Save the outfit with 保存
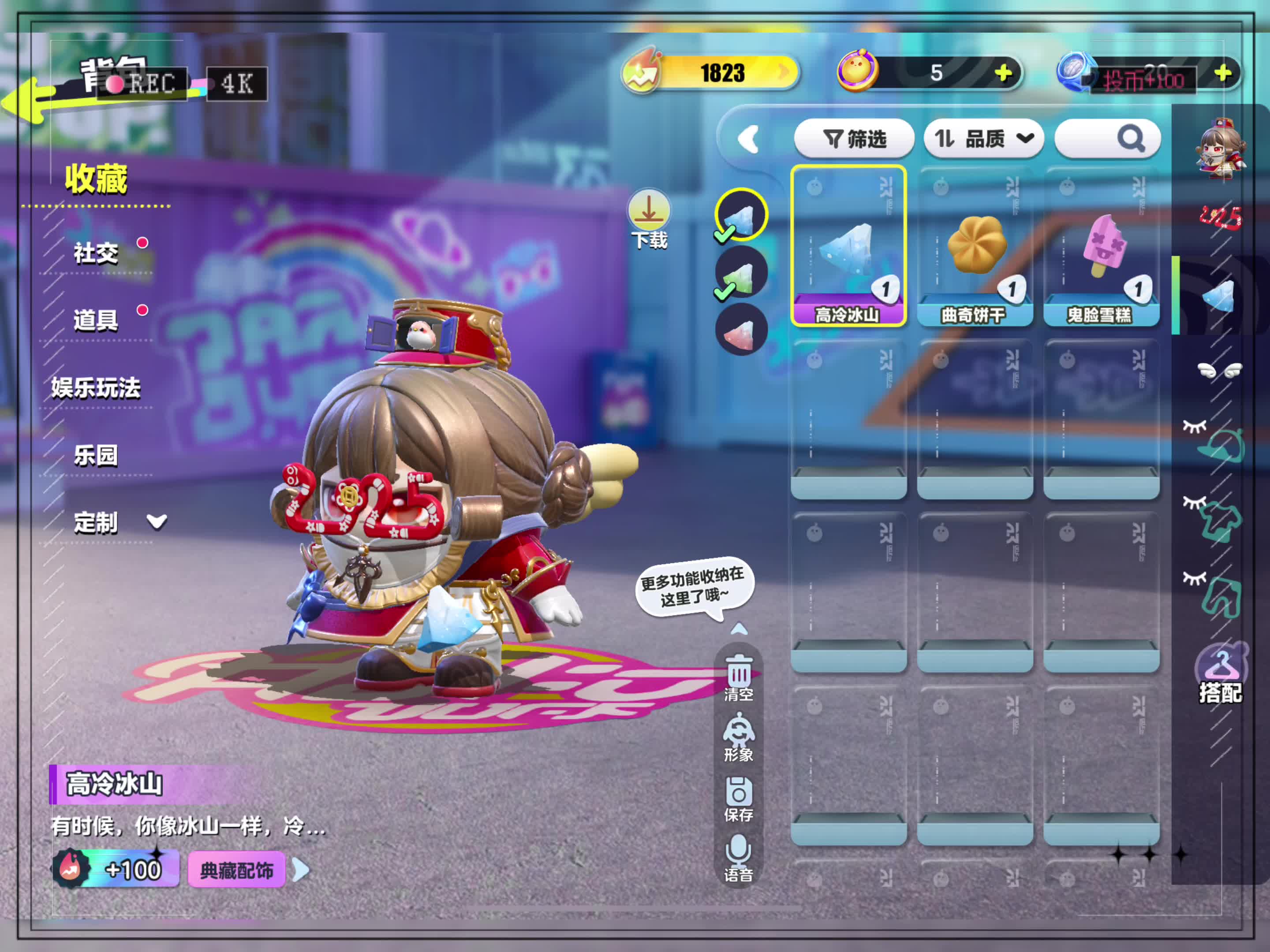 pyautogui.click(x=738, y=798)
